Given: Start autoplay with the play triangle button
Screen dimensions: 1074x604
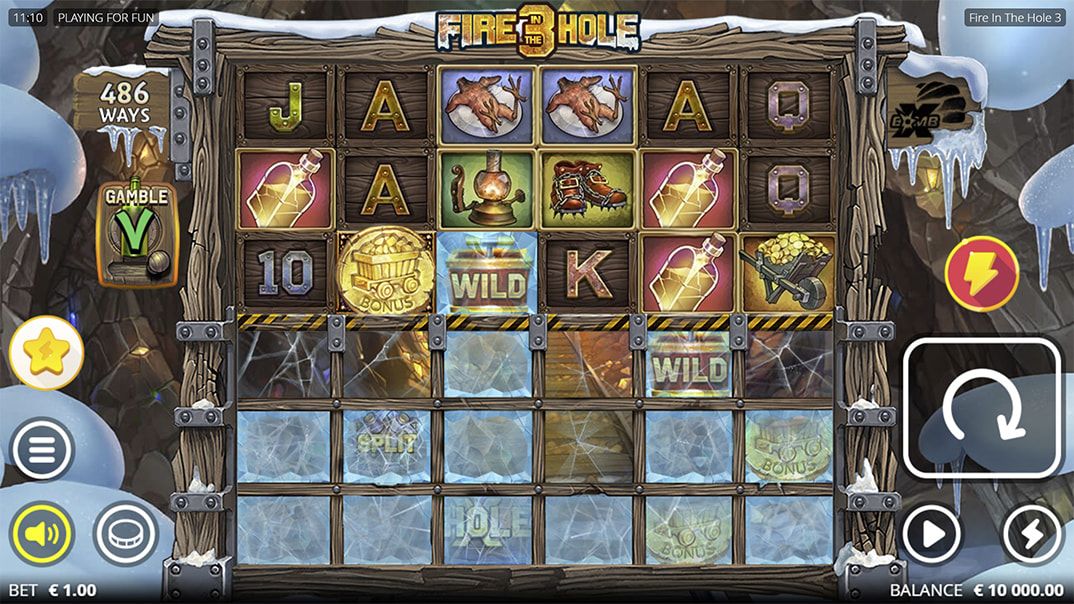Looking at the screenshot, I should click(931, 534).
